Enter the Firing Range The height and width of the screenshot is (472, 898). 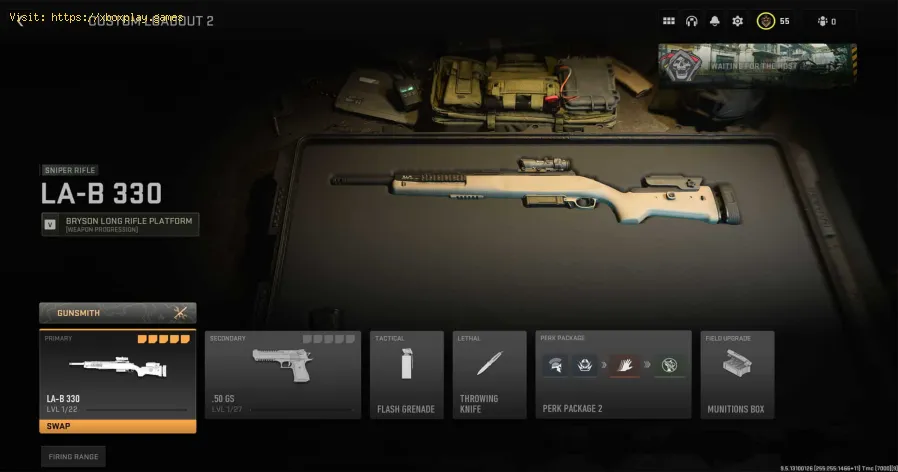(x=73, y=456)
